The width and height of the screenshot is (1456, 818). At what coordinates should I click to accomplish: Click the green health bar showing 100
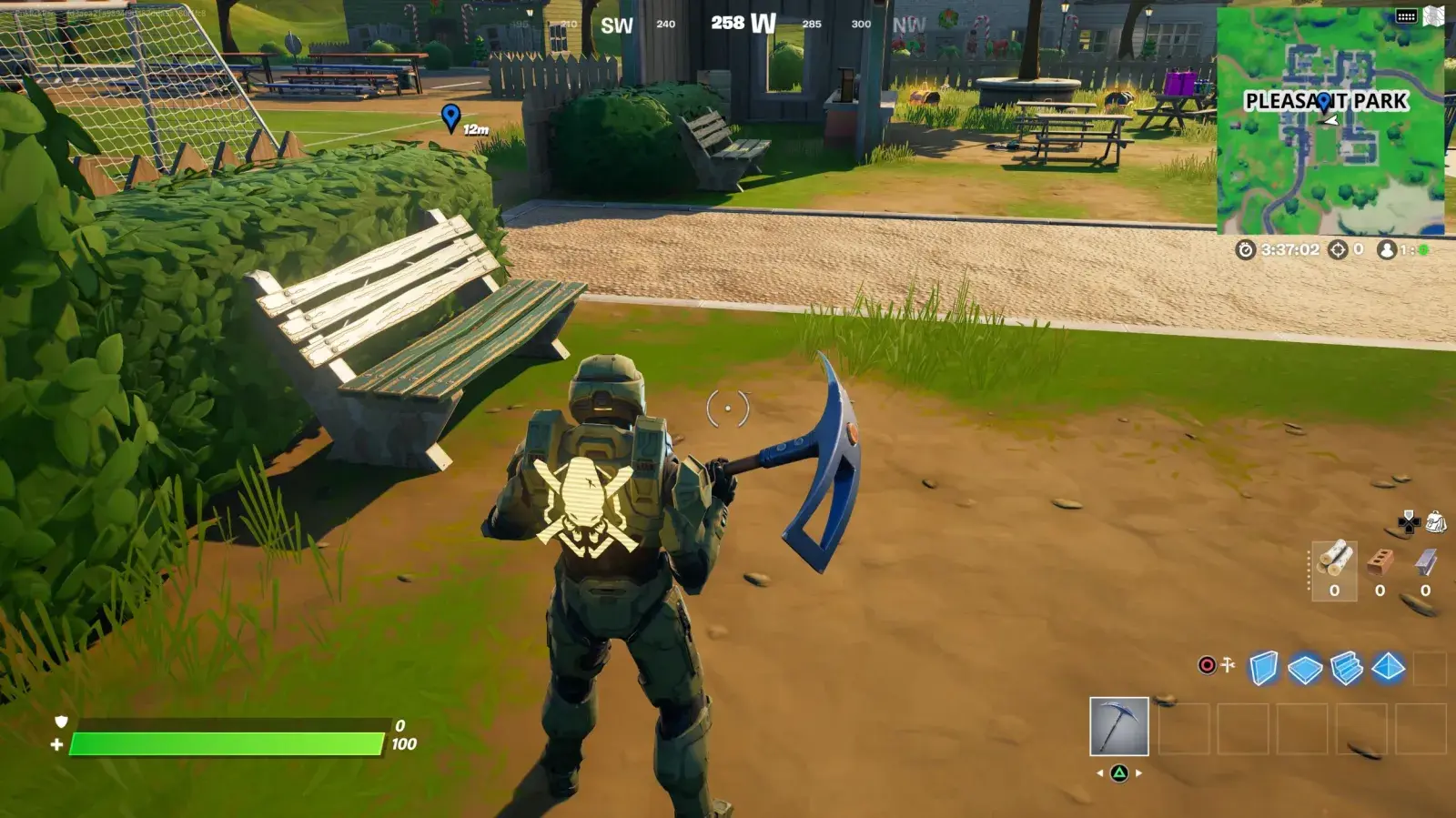[x=227, y=743]
